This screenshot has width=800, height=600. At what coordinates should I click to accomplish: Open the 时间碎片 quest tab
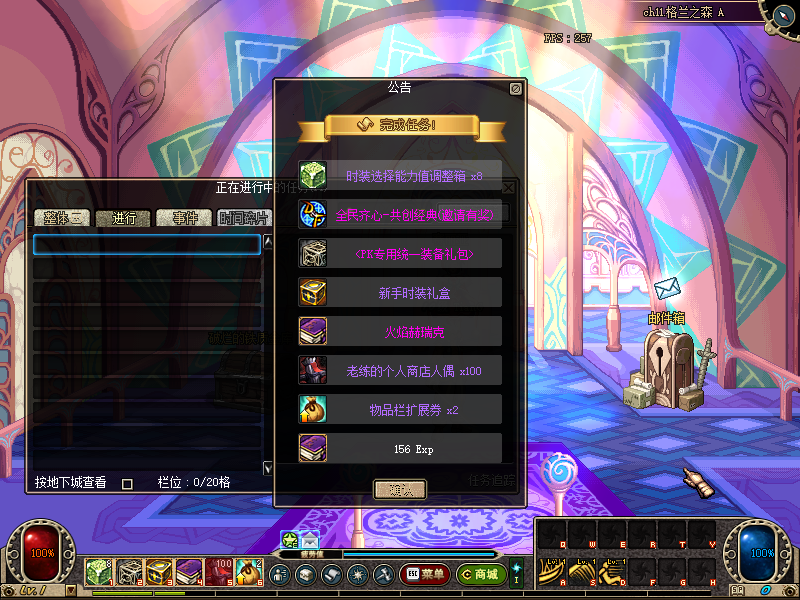click(x=244, y=218)
